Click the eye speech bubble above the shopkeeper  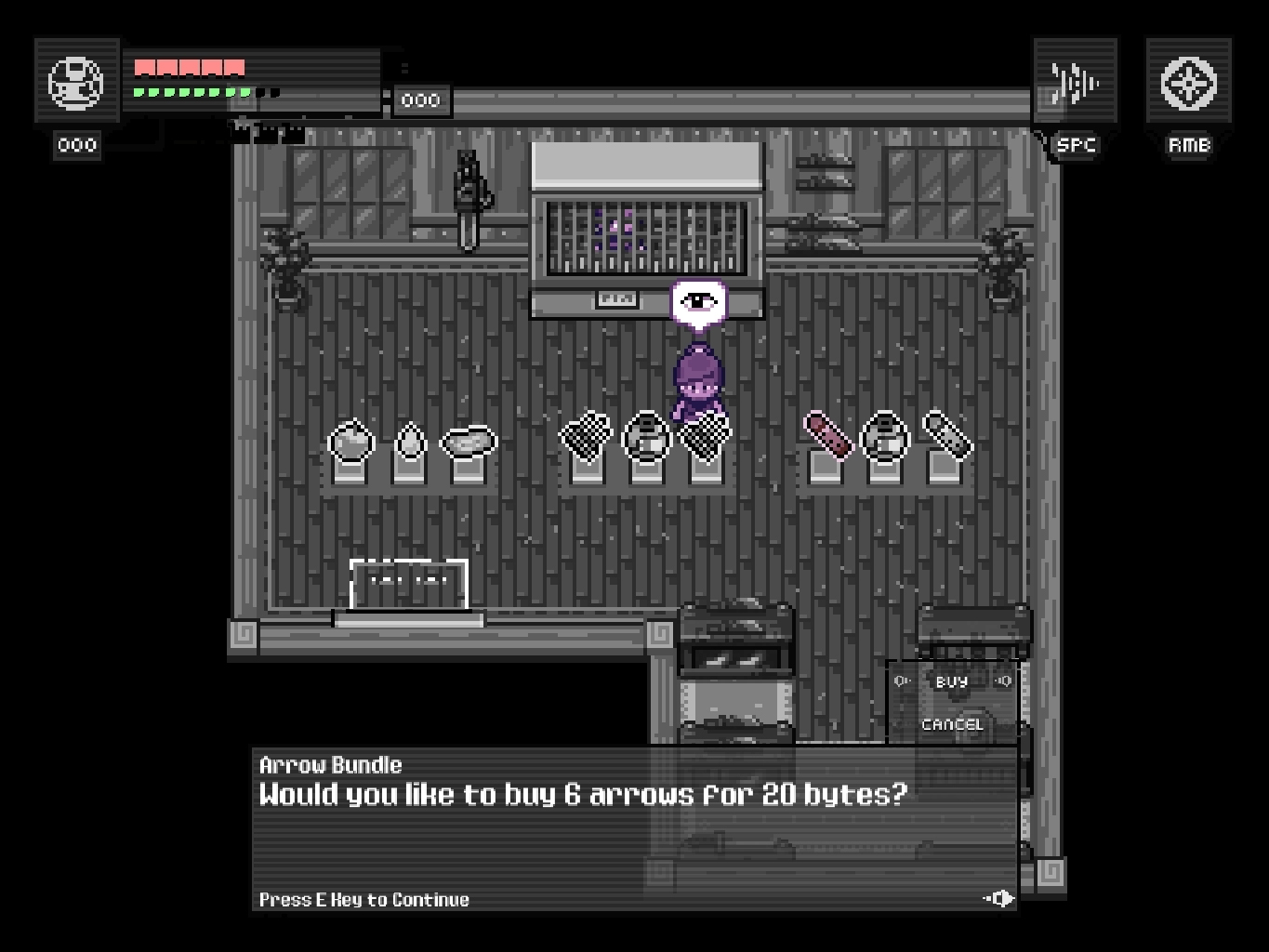point(697,299)
